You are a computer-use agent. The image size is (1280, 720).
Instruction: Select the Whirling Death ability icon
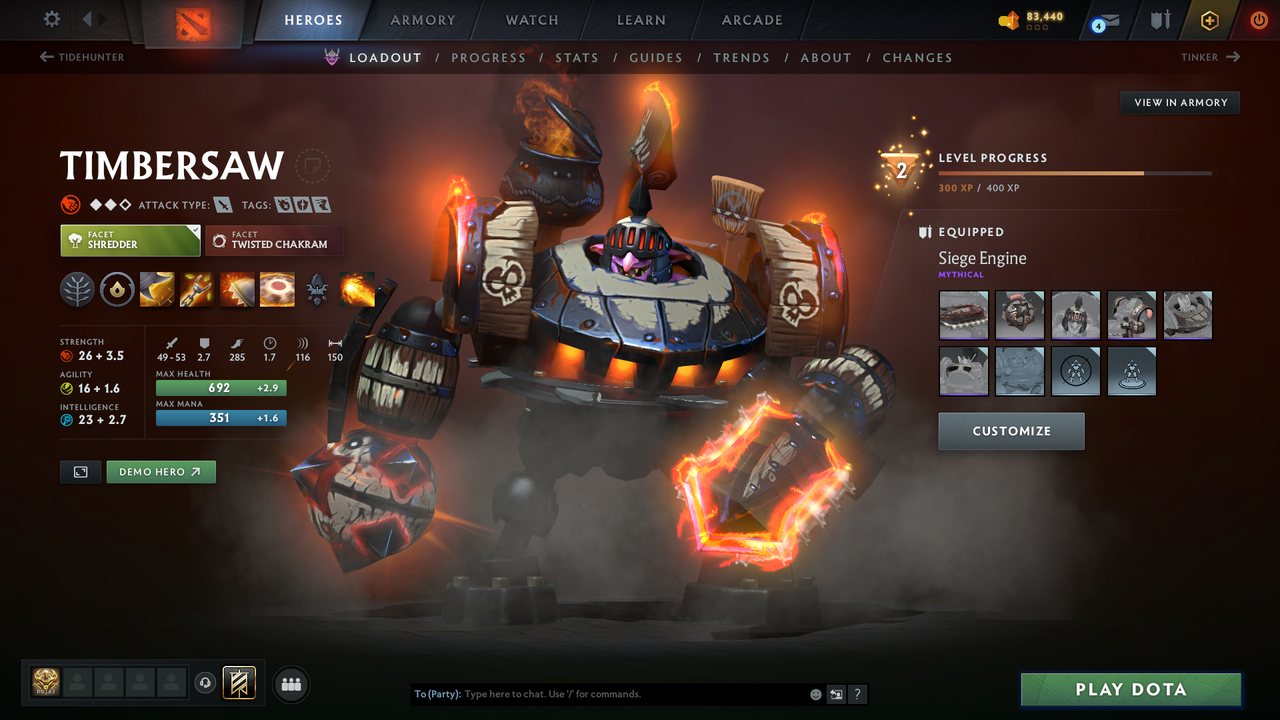tap(157, 289)
